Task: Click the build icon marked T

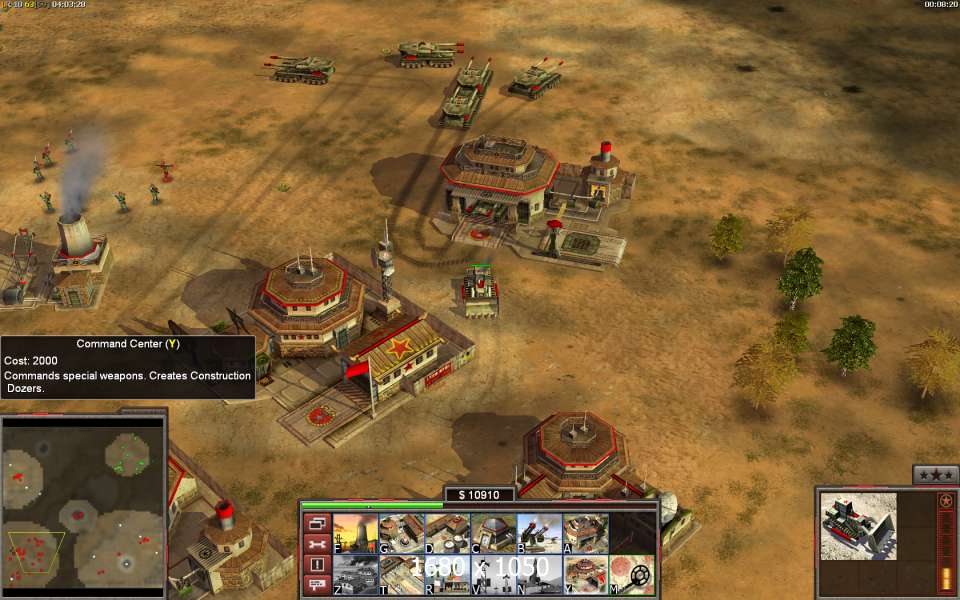Action: click(401, 575)
